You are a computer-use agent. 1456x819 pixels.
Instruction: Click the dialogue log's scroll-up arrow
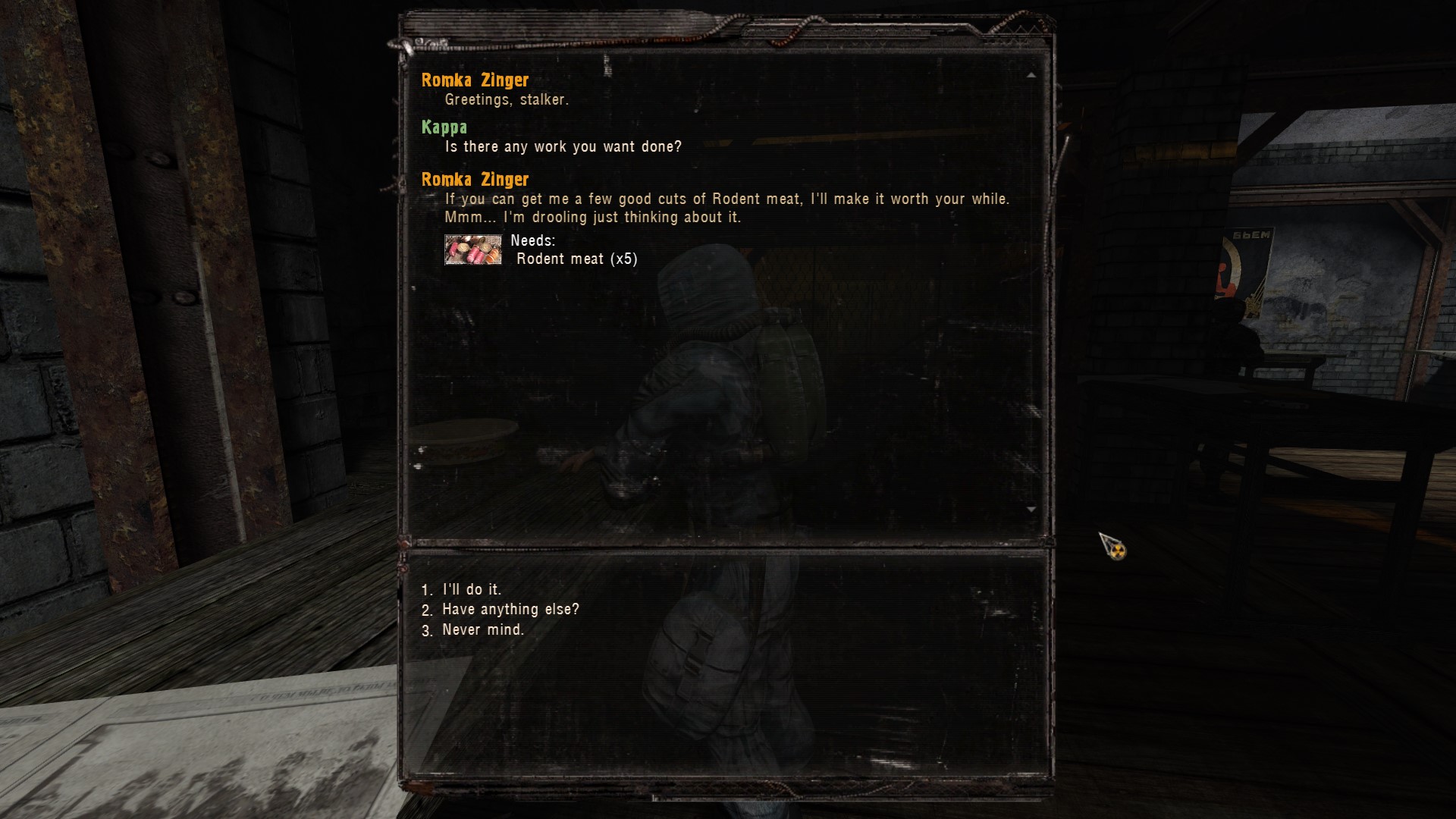pos(1031,75)
